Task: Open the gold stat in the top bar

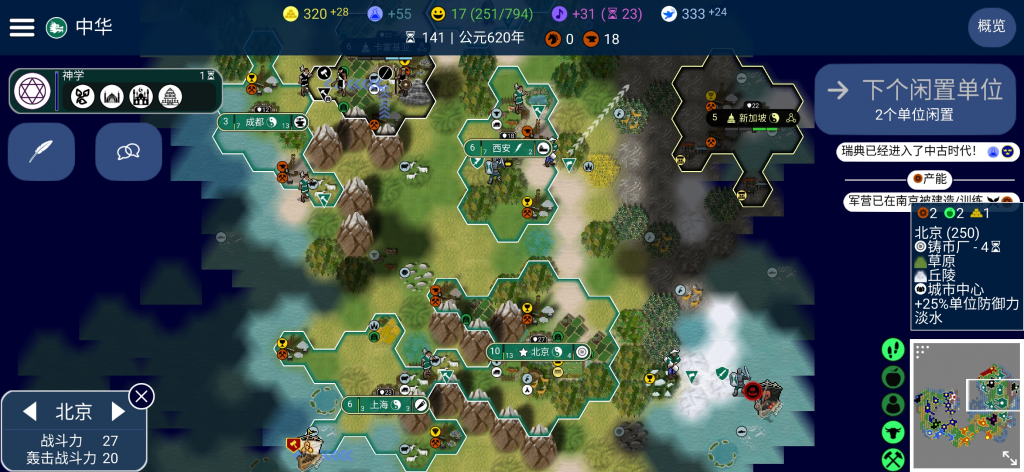Action: click(314, 14)
